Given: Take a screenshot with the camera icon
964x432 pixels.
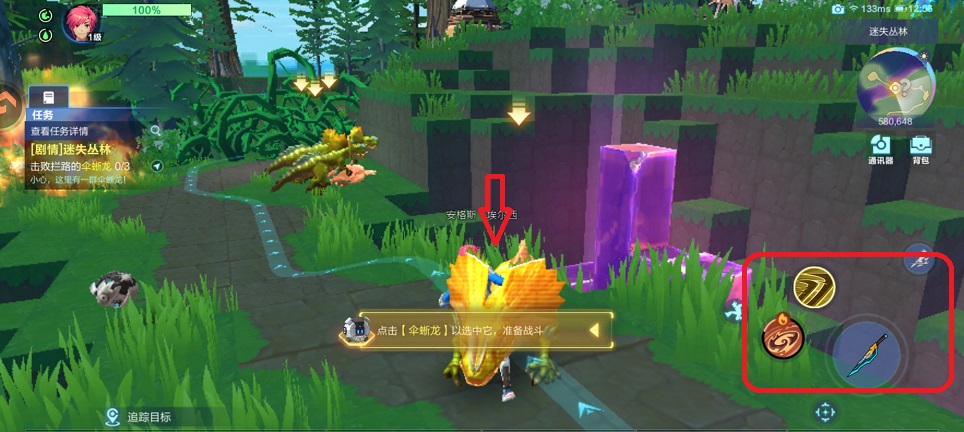Looking at the screenshot, I should click(838, 9).
